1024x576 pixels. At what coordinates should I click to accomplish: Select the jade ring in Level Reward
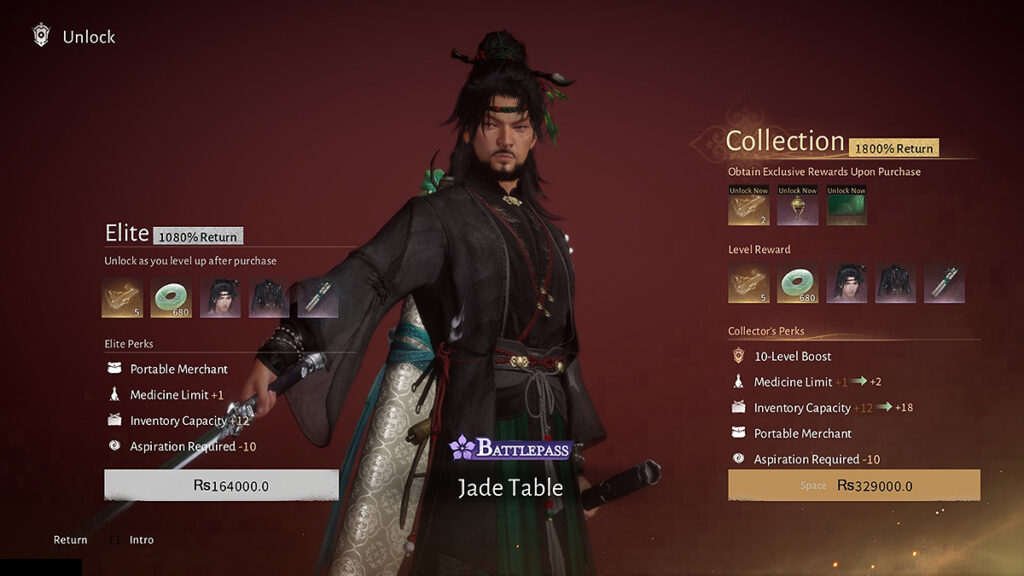click(797, 283)
